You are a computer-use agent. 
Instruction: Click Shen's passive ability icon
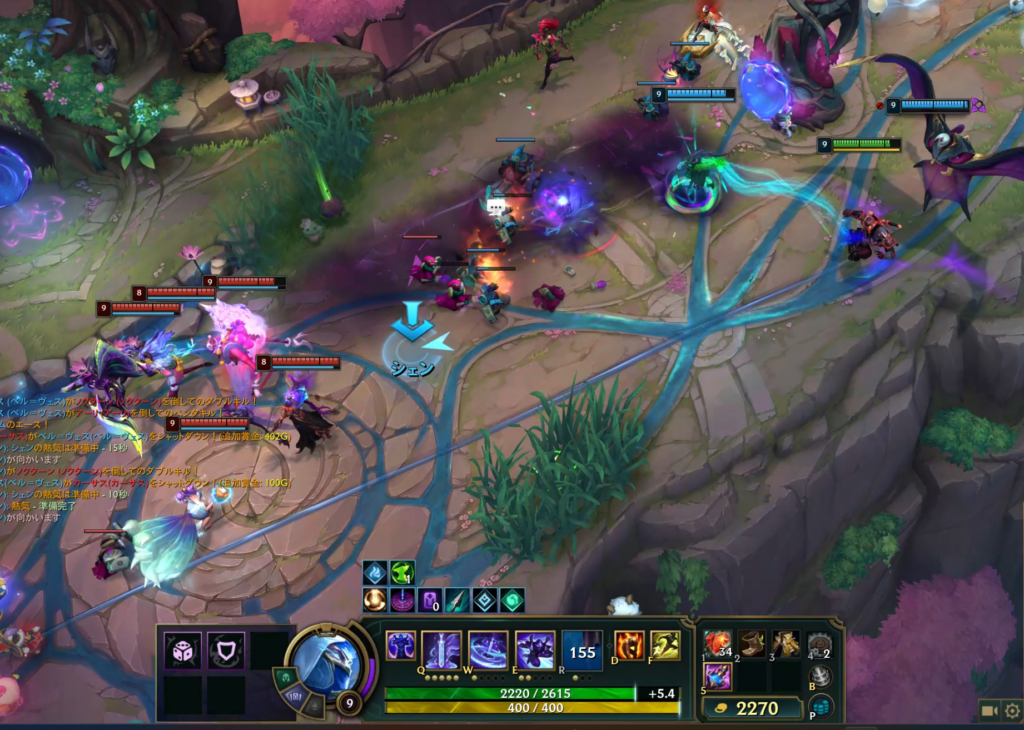pos(401,646)
